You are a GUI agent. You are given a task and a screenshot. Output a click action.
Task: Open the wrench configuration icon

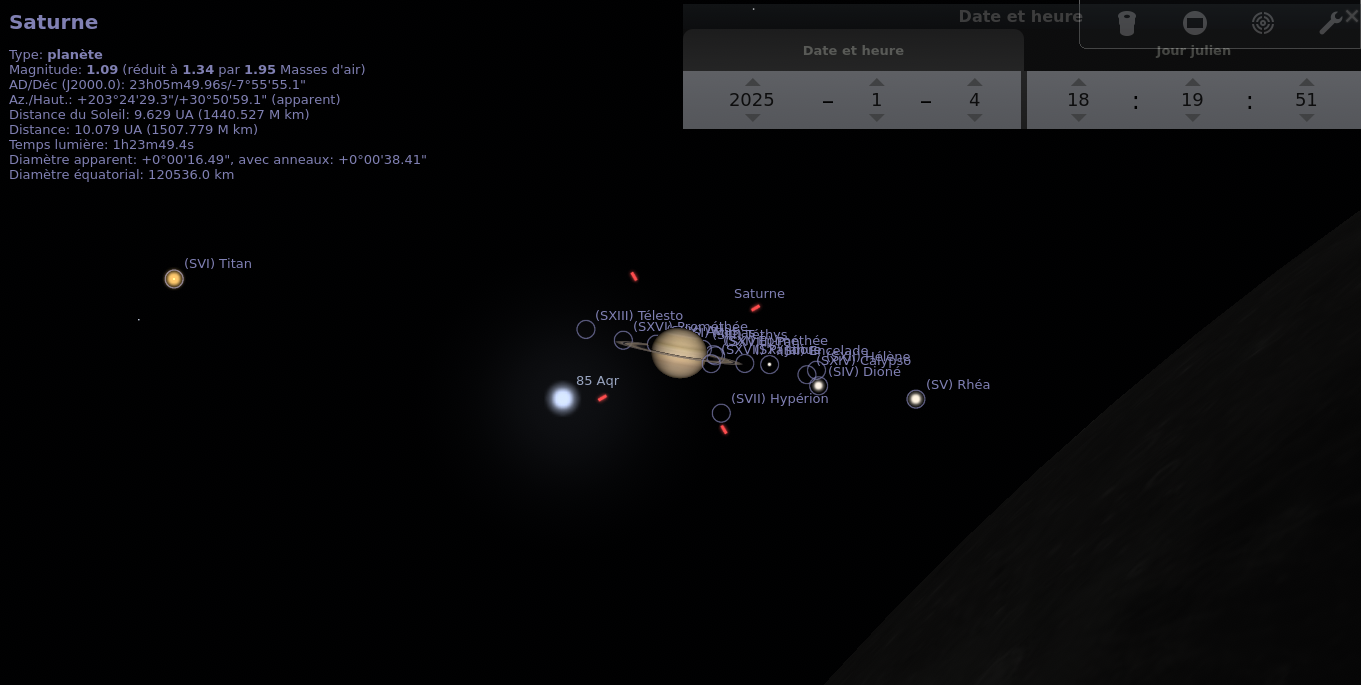[1329, 23]
